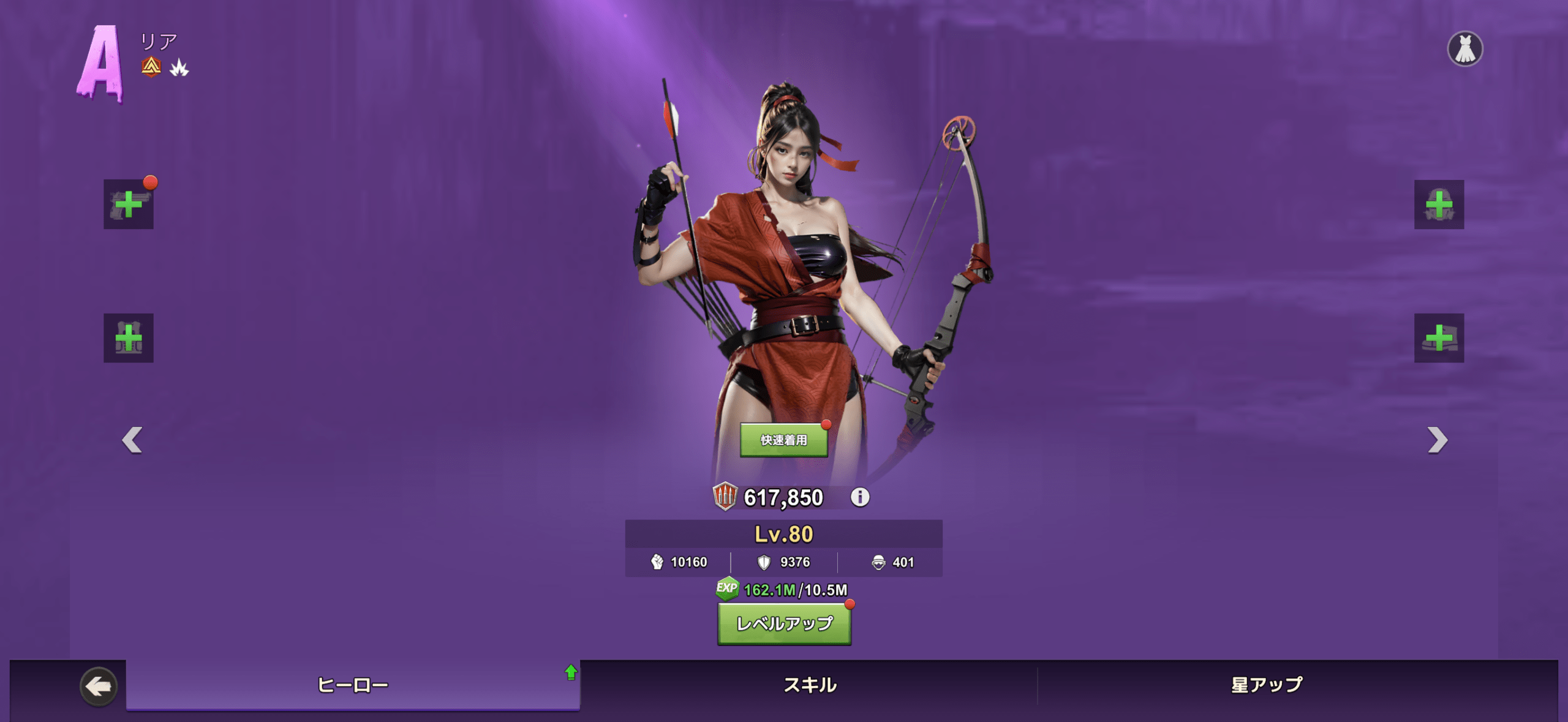Image resolution: width=1568 pixels, height=722 pixels.
Task: Open the power rating info icon
Action: click(x=860, y=497)
